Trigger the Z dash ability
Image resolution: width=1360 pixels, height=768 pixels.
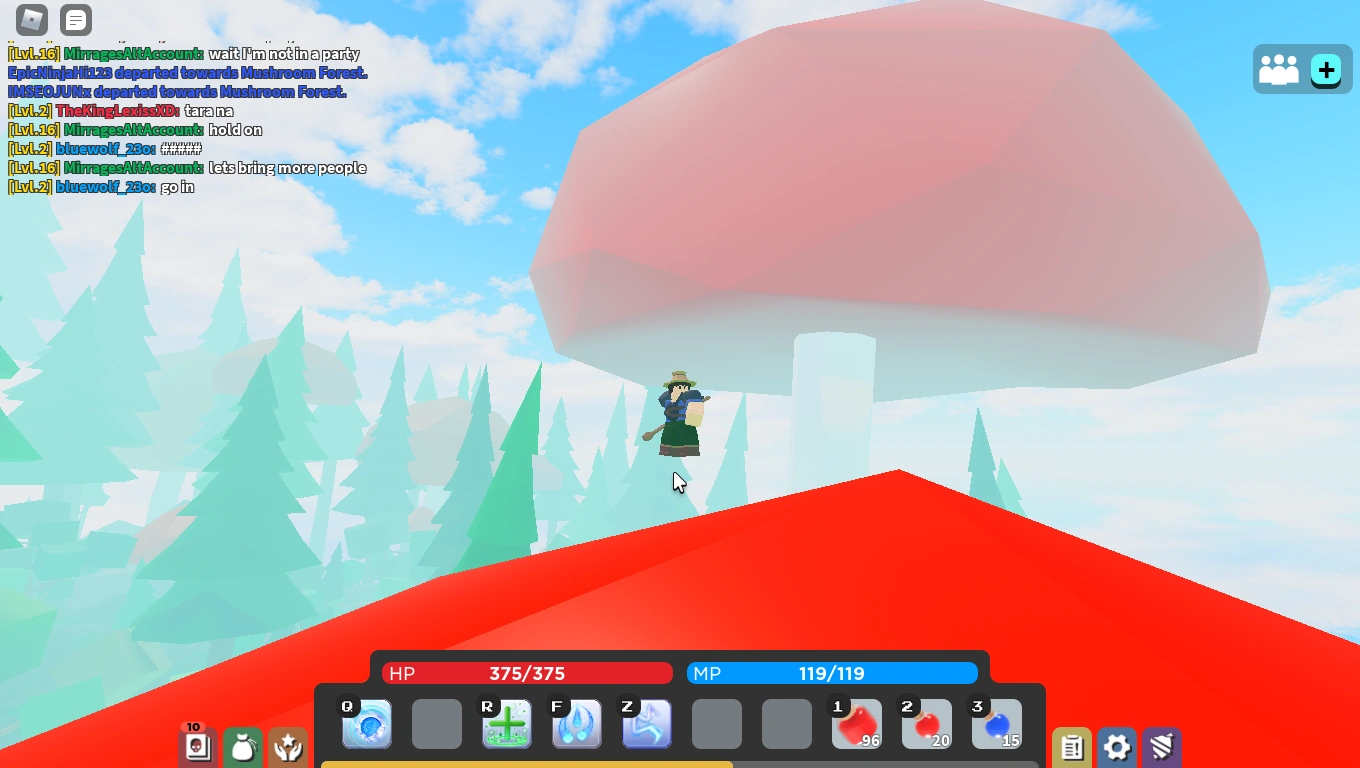tap(647, 723)
